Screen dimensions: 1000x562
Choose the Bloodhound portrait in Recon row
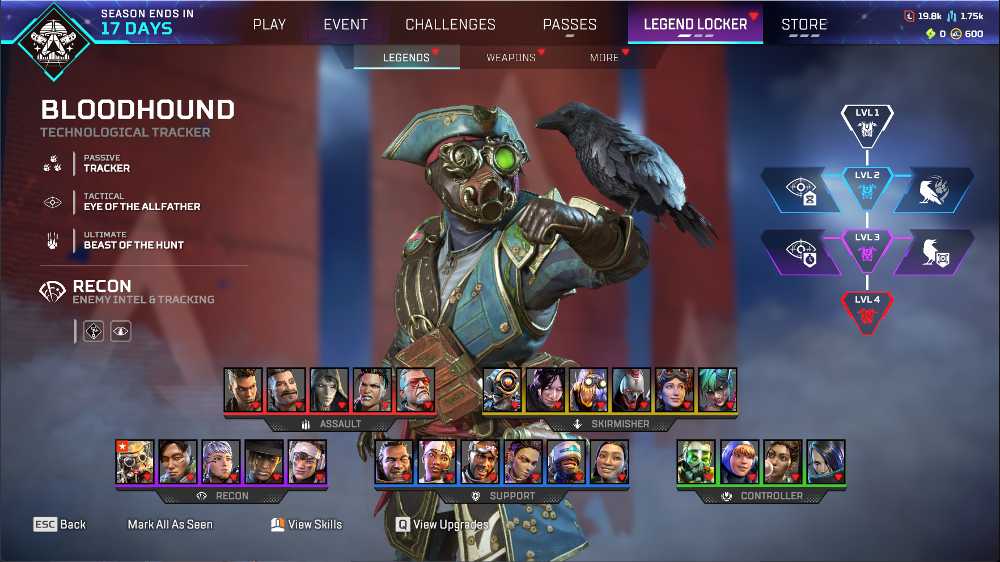click(135, 462)
